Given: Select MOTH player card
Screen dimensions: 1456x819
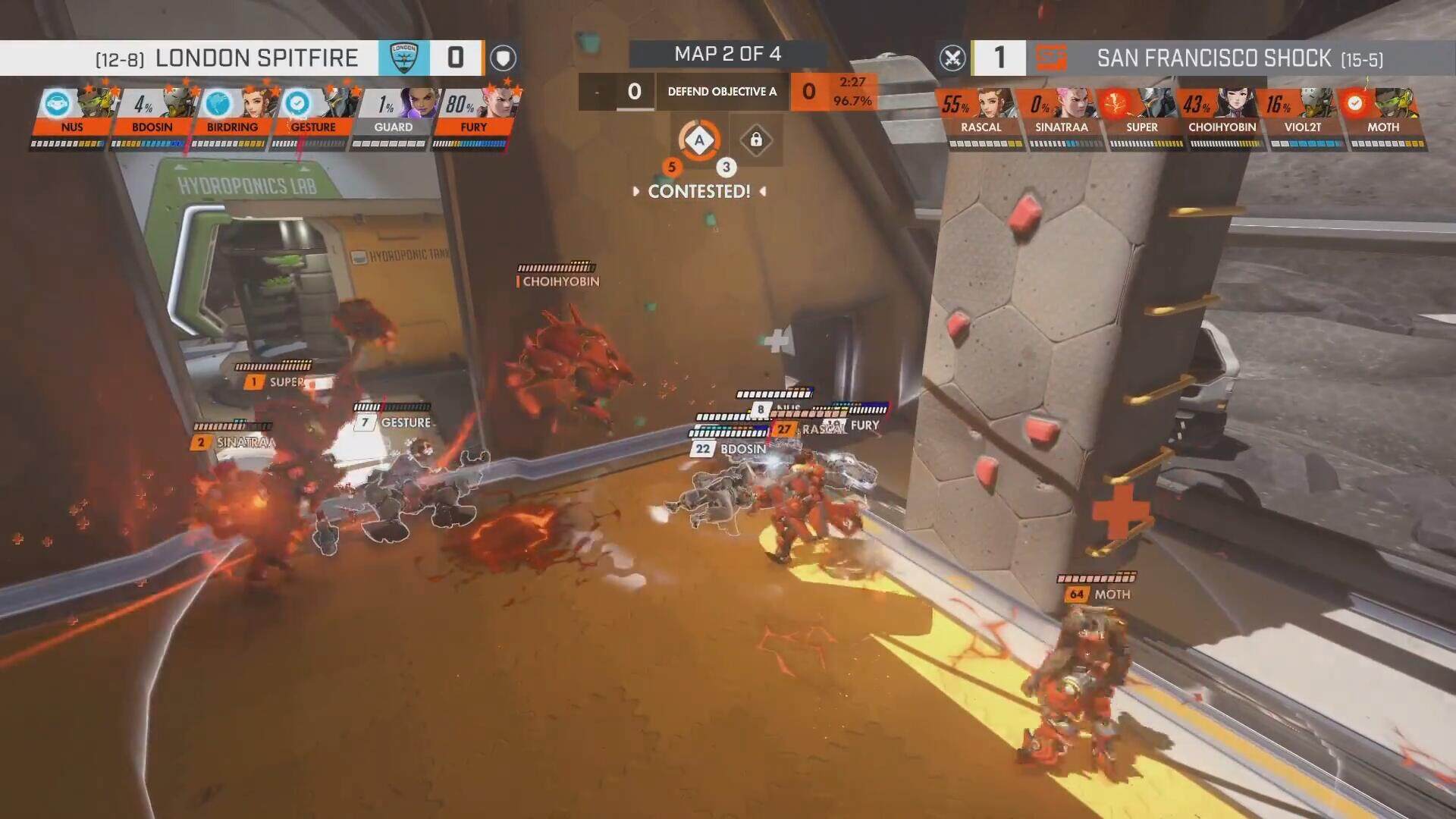Looking at the screenshot, I should pos(1382,114).
